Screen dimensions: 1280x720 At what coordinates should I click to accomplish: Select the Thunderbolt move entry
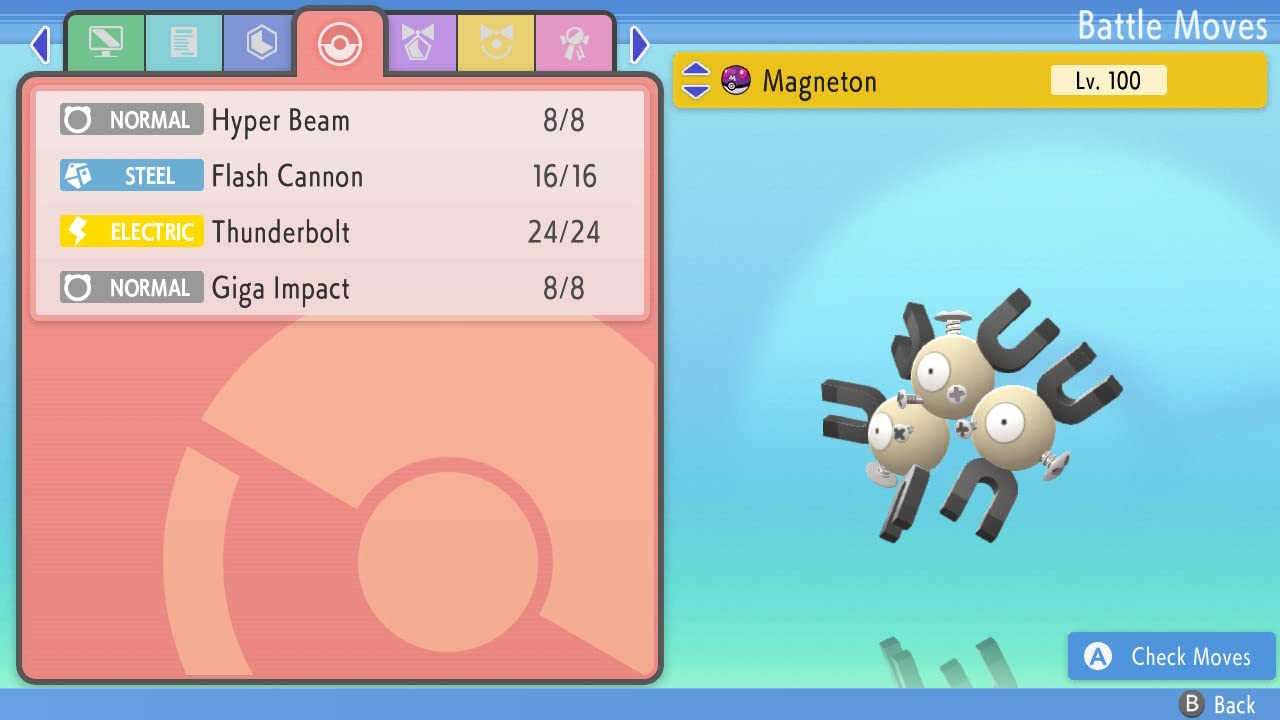pyautogui.click(x=340, y=231)
